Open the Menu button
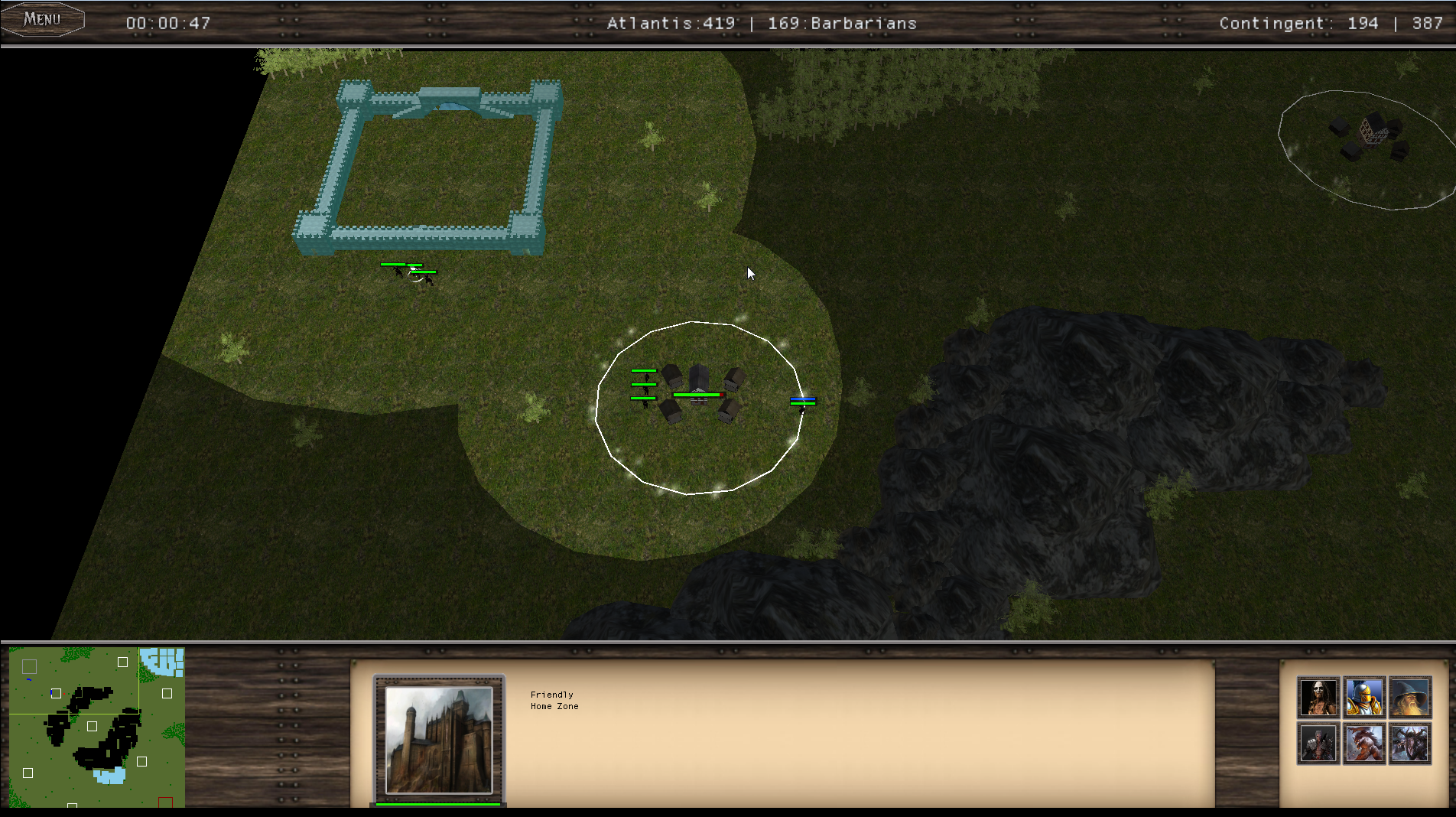Image resolution: width=1456 pixels, height=817 pixels. pos(42,20)
